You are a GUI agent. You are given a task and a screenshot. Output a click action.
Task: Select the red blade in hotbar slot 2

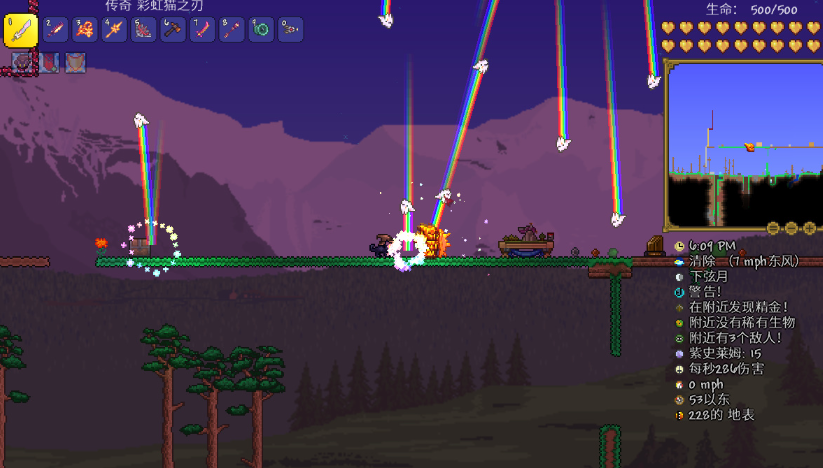(55, 29)
